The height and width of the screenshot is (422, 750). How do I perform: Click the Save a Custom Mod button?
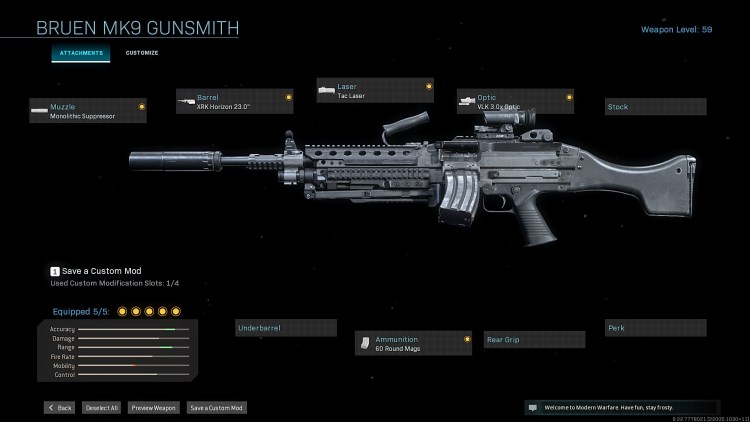coord(216,408)
